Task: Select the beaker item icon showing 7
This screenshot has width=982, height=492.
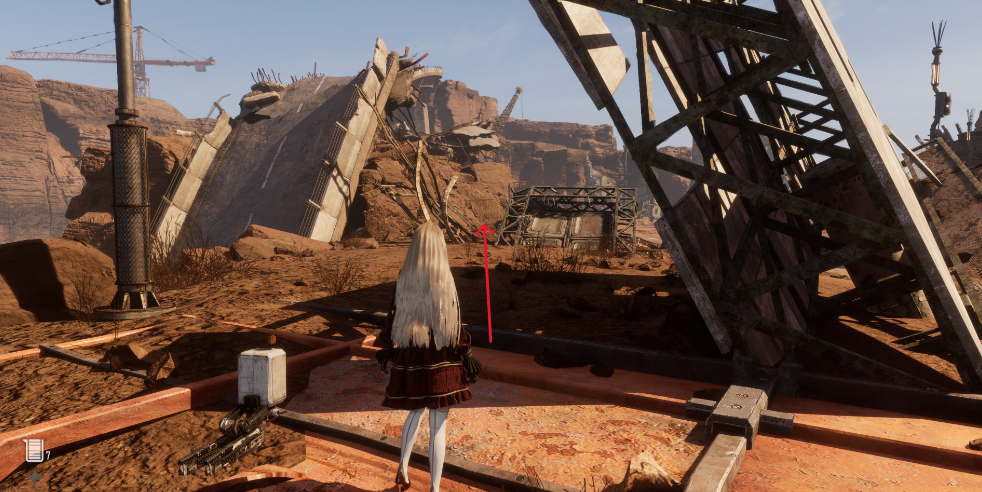Action: pyautogui.click(x=34, y=451)
